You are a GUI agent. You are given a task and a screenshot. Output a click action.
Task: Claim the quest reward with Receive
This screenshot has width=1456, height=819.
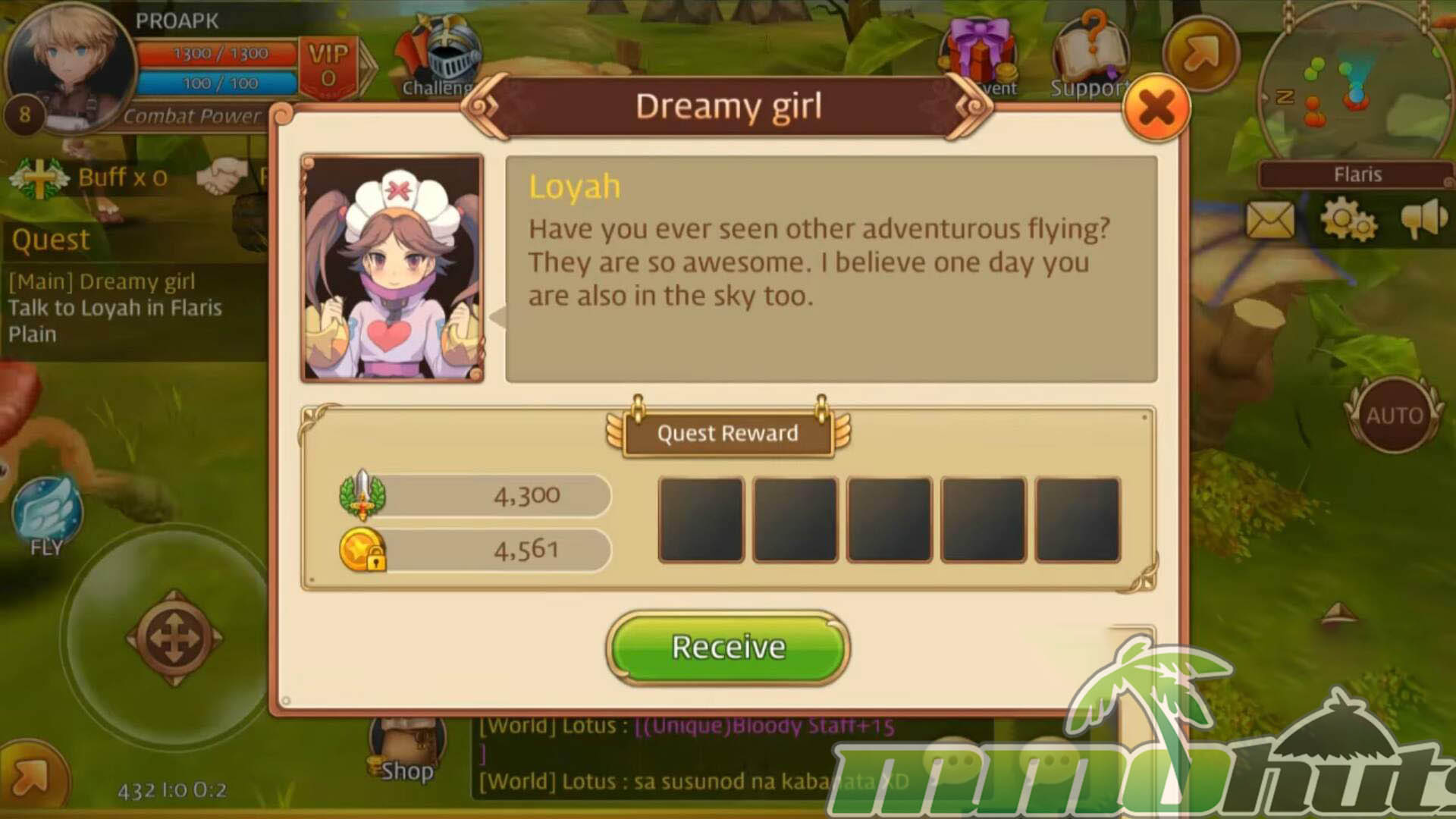coord(728,647)
